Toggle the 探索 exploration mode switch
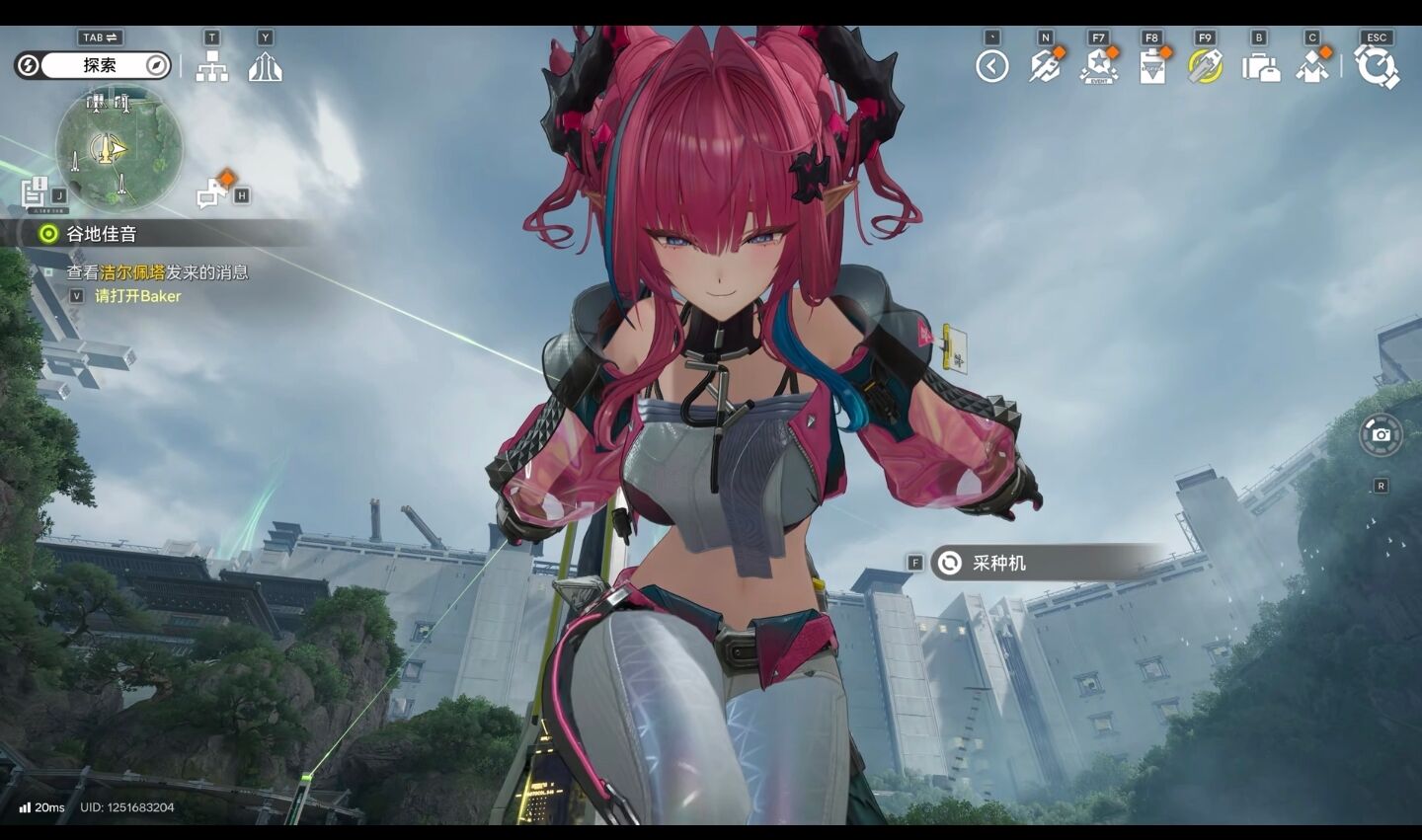 click(x=93, y=65)
